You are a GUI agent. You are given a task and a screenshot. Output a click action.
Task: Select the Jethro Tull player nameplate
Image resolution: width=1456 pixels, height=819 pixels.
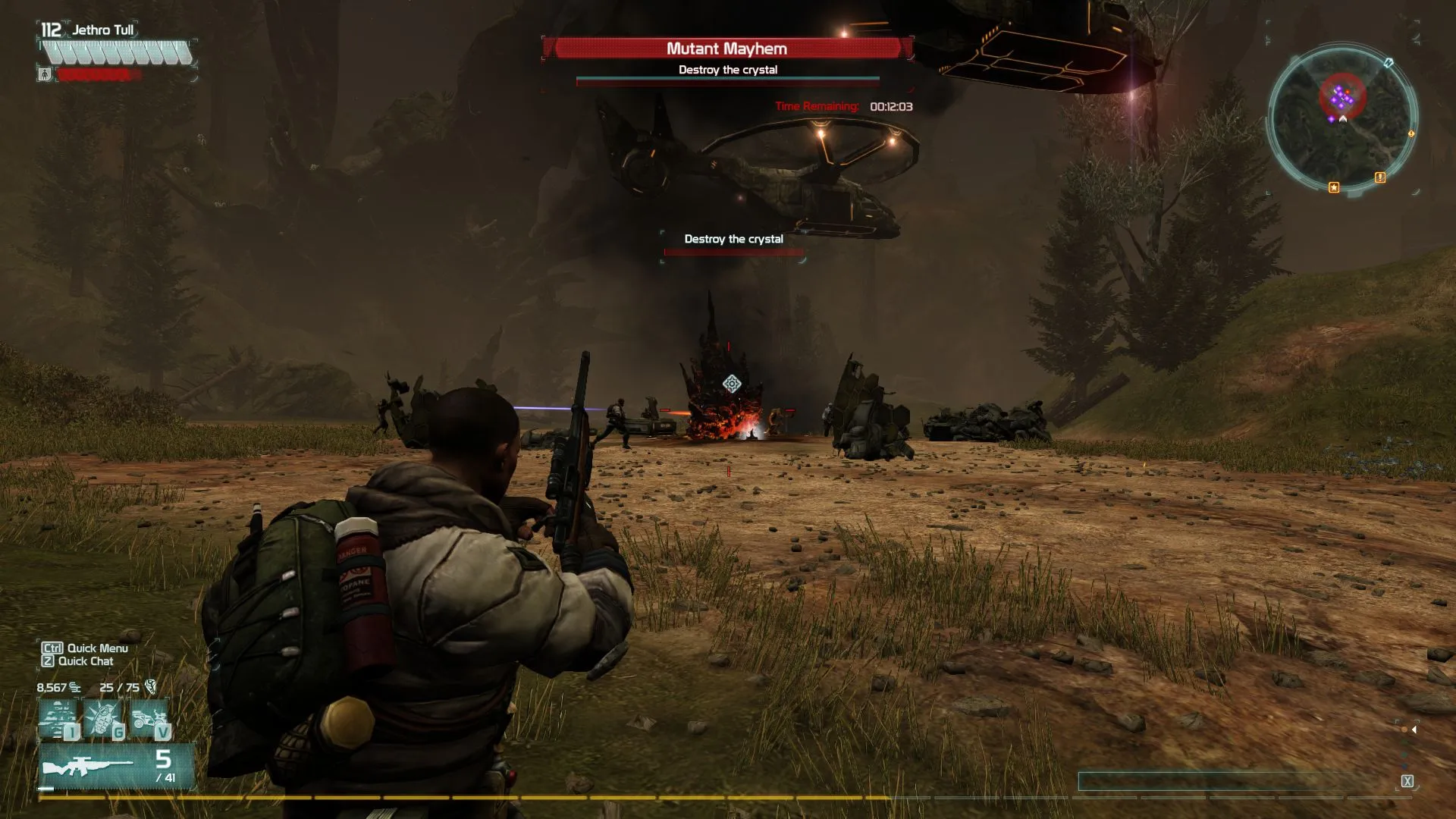[x=103, y=30]
